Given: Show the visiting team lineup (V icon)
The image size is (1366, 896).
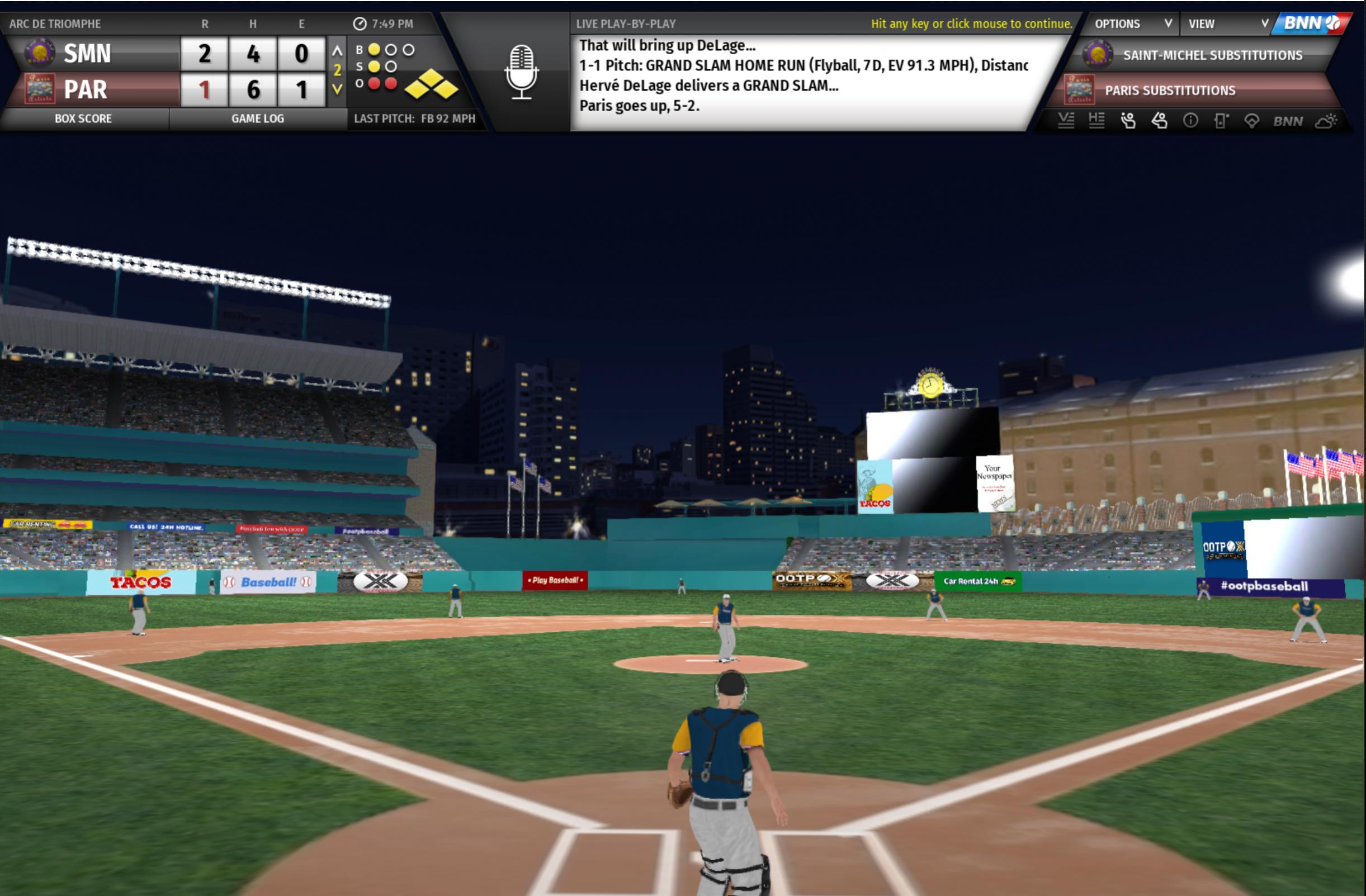Looking at the screenshot, I should click(x=1066, y=121).
